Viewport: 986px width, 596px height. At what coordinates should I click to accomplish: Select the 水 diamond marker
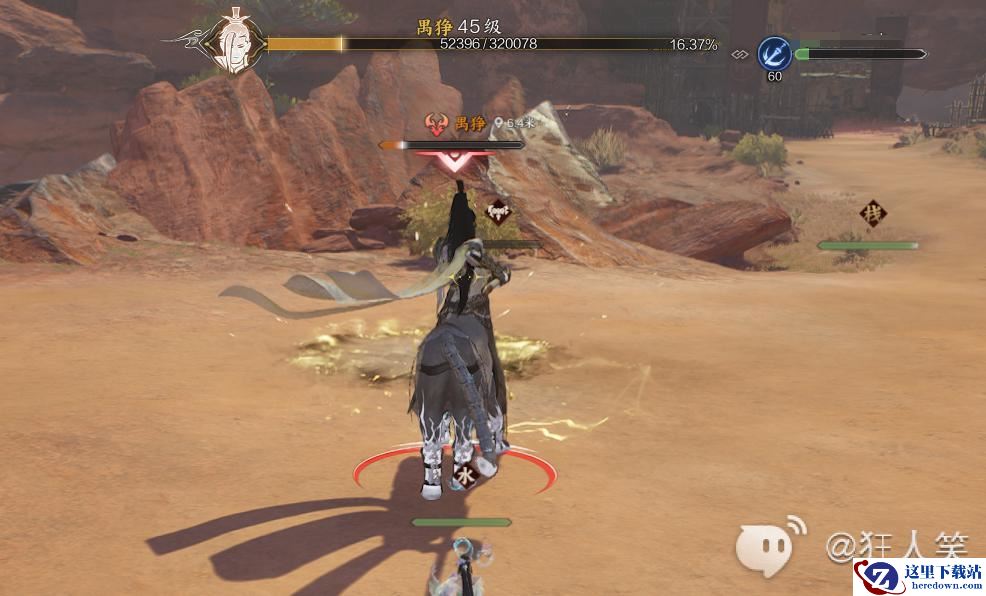pyautogui.click(x=465, y=476)
